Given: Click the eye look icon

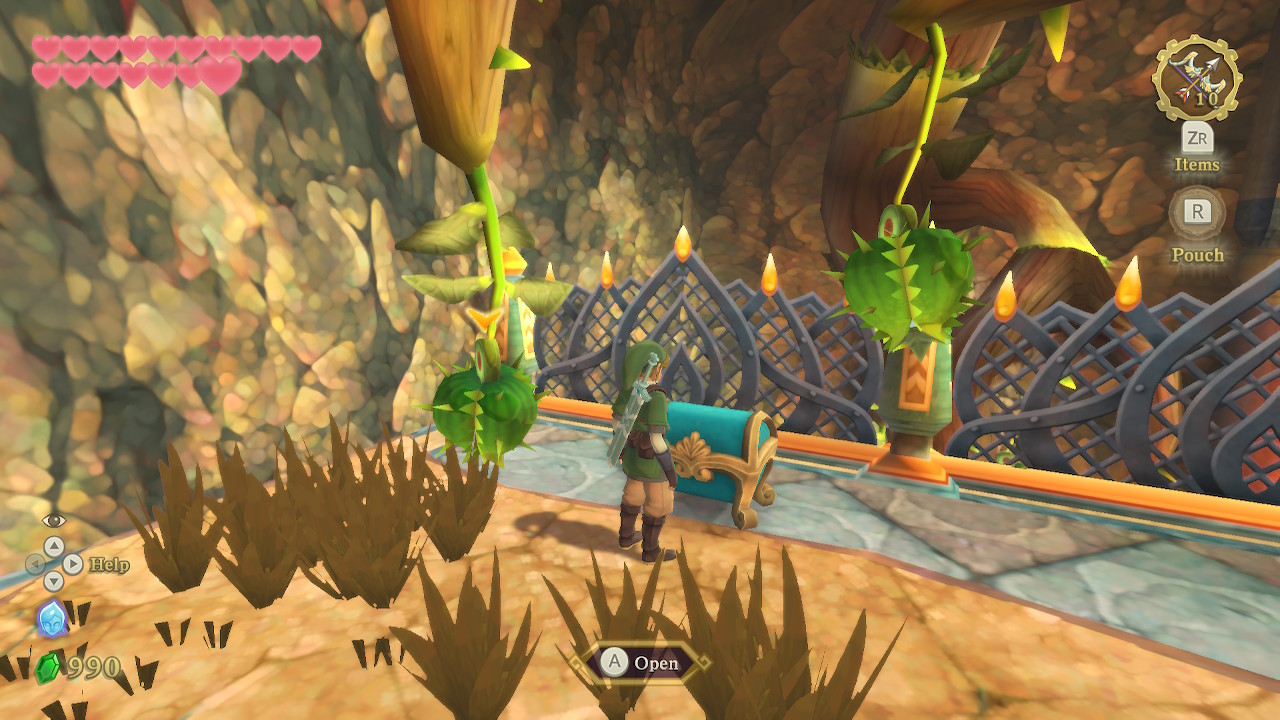Looking at the screenshot, I should click(54, 520).
